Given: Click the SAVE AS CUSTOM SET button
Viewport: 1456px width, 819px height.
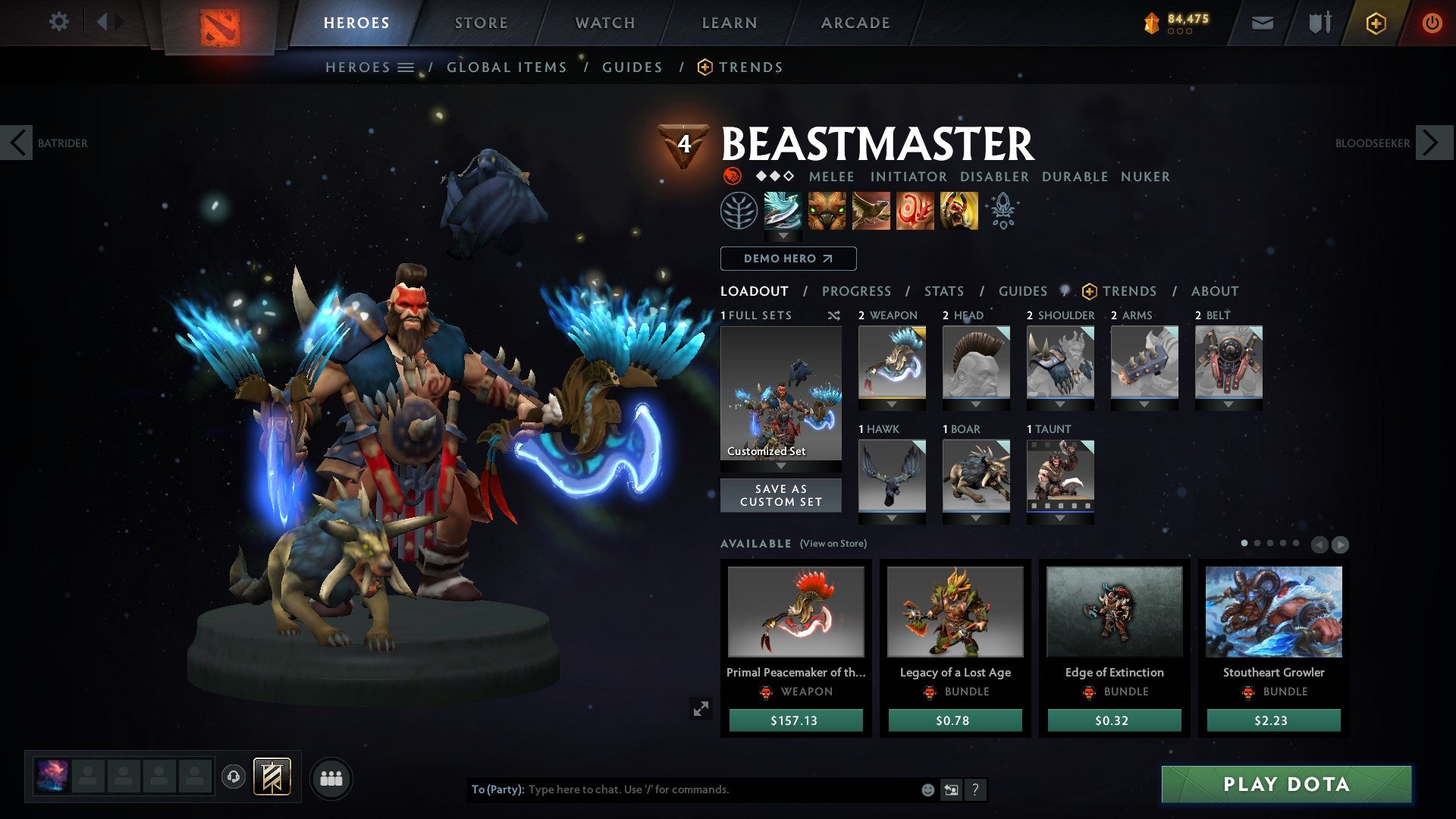Looking at the screenshot, I should [x=780, y=495].
